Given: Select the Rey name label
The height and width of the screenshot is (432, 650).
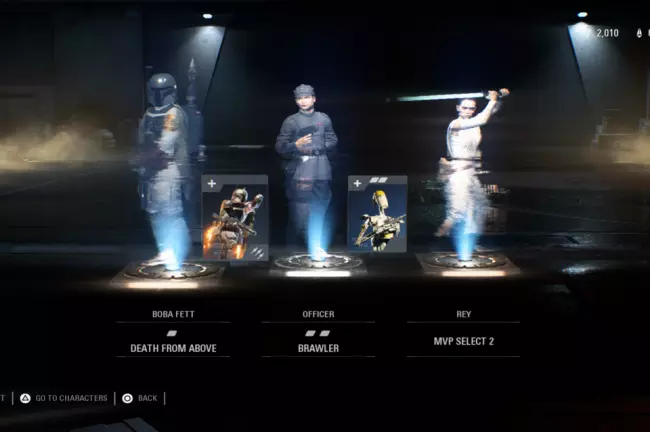Looking at the screenshot, I should click(x=463, y=314).
